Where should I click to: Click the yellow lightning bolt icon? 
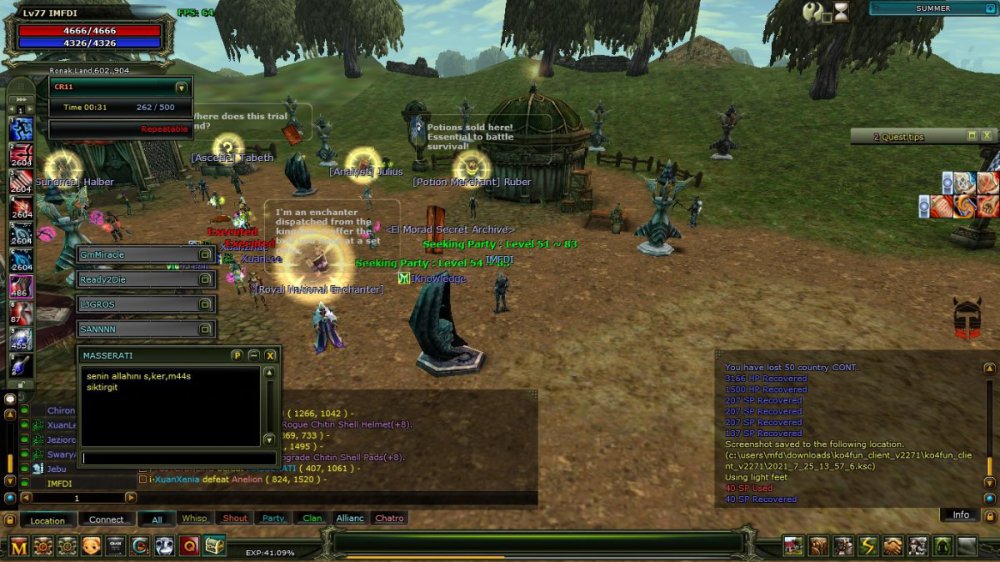(867, 546)
